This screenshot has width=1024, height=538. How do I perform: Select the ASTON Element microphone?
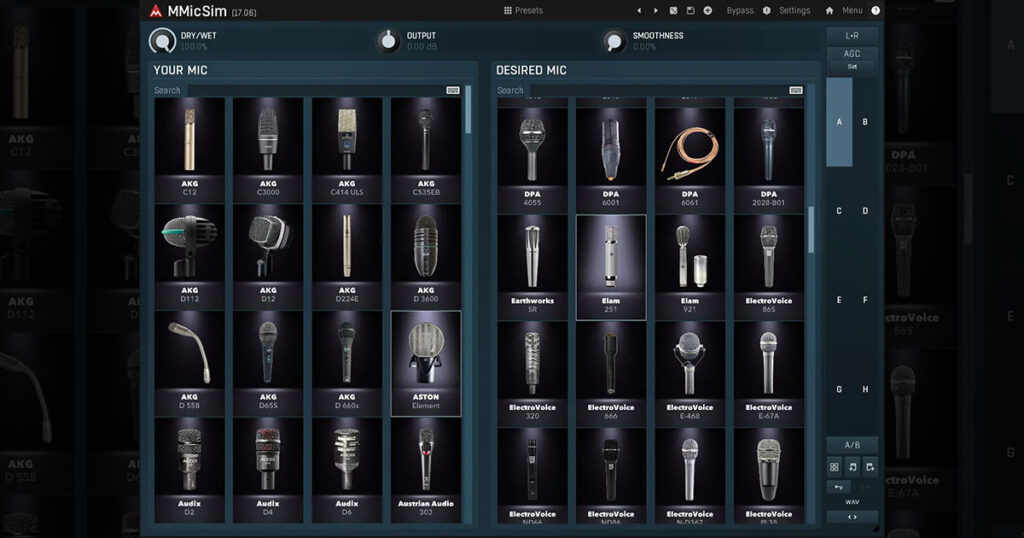coord(426,361)
